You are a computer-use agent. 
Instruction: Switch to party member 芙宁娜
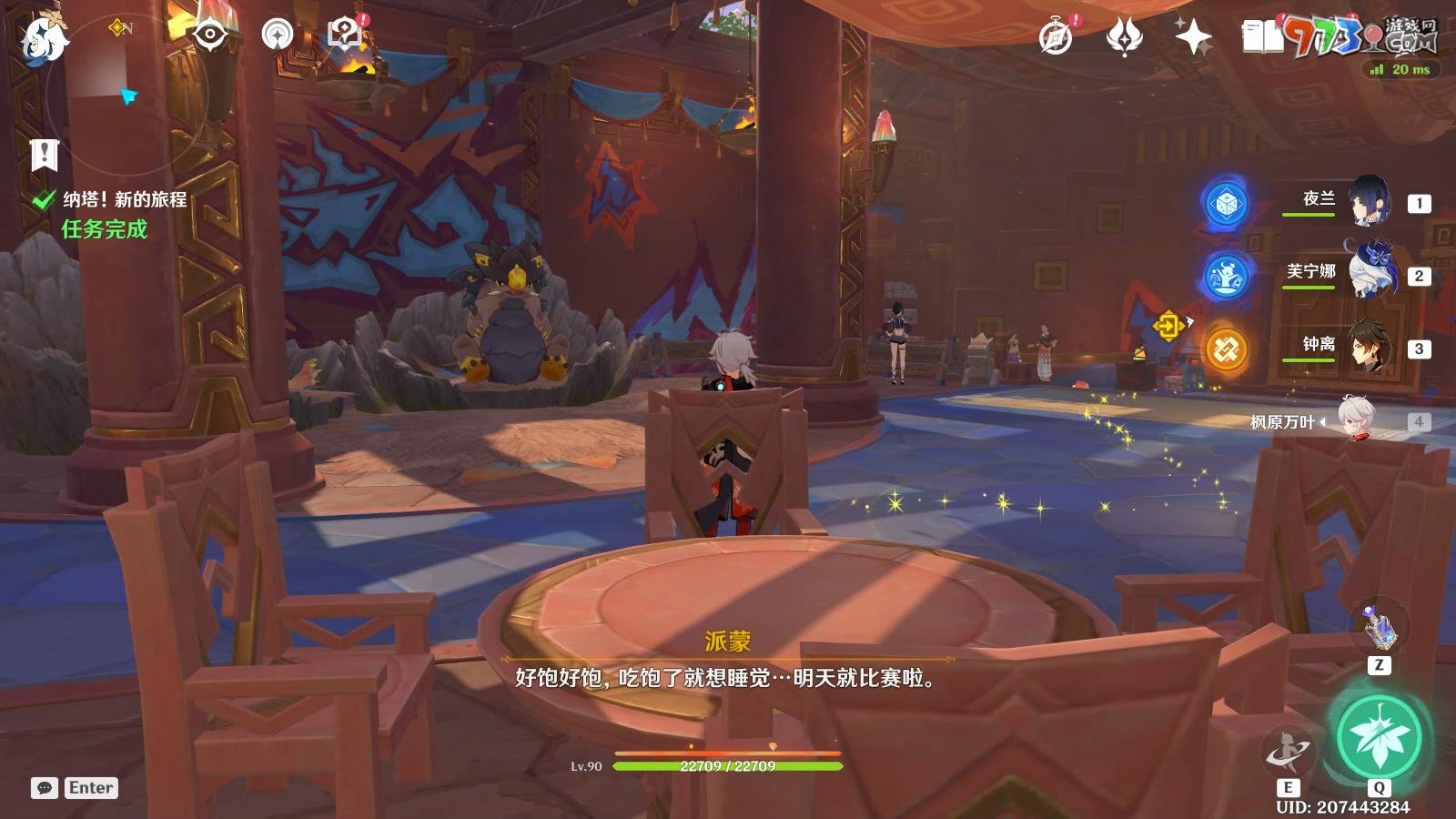tap(1368, 272)
